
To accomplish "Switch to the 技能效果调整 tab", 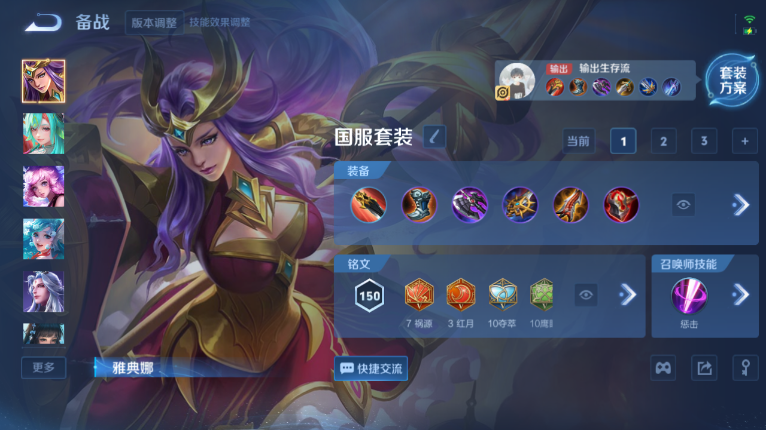I will click(x=220, y=22).
